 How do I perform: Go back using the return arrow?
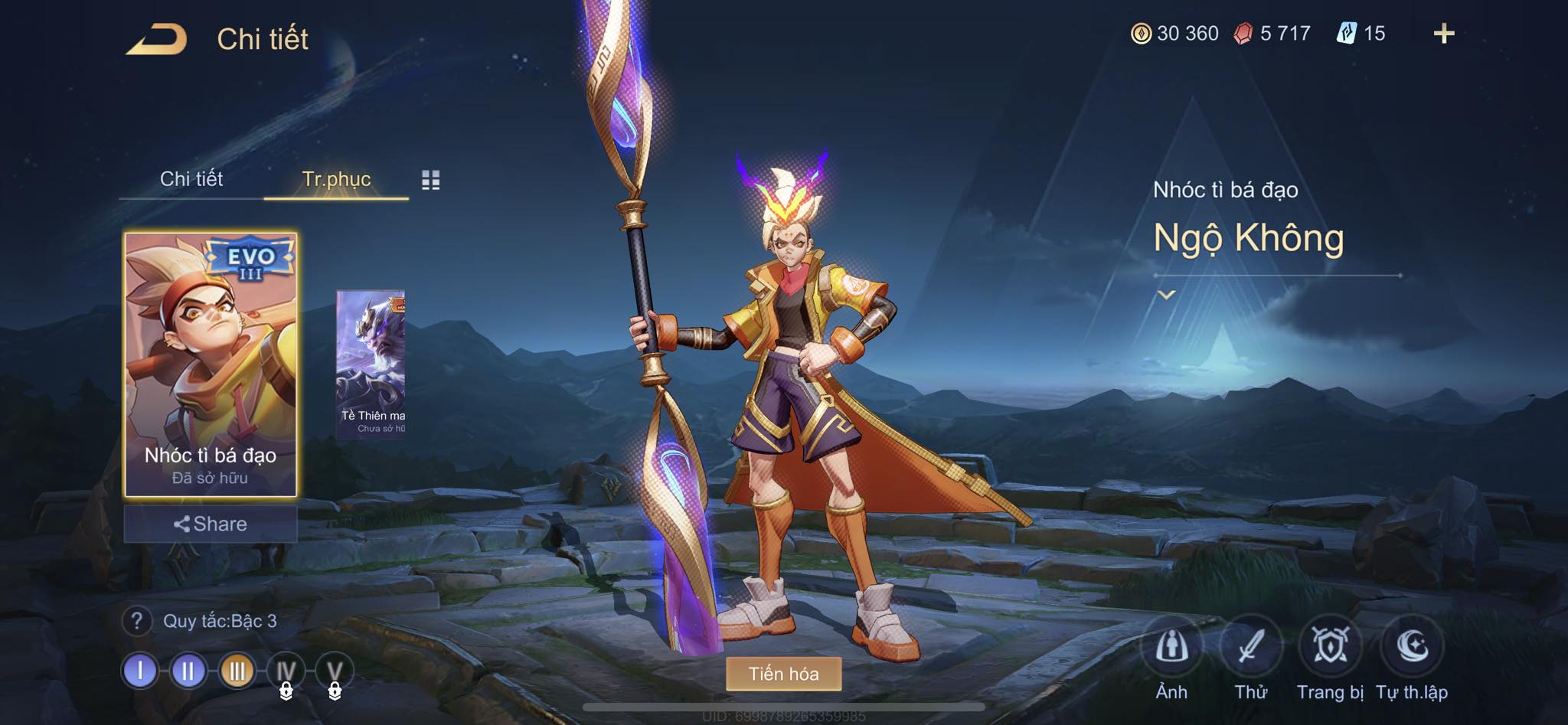point(157,39)
